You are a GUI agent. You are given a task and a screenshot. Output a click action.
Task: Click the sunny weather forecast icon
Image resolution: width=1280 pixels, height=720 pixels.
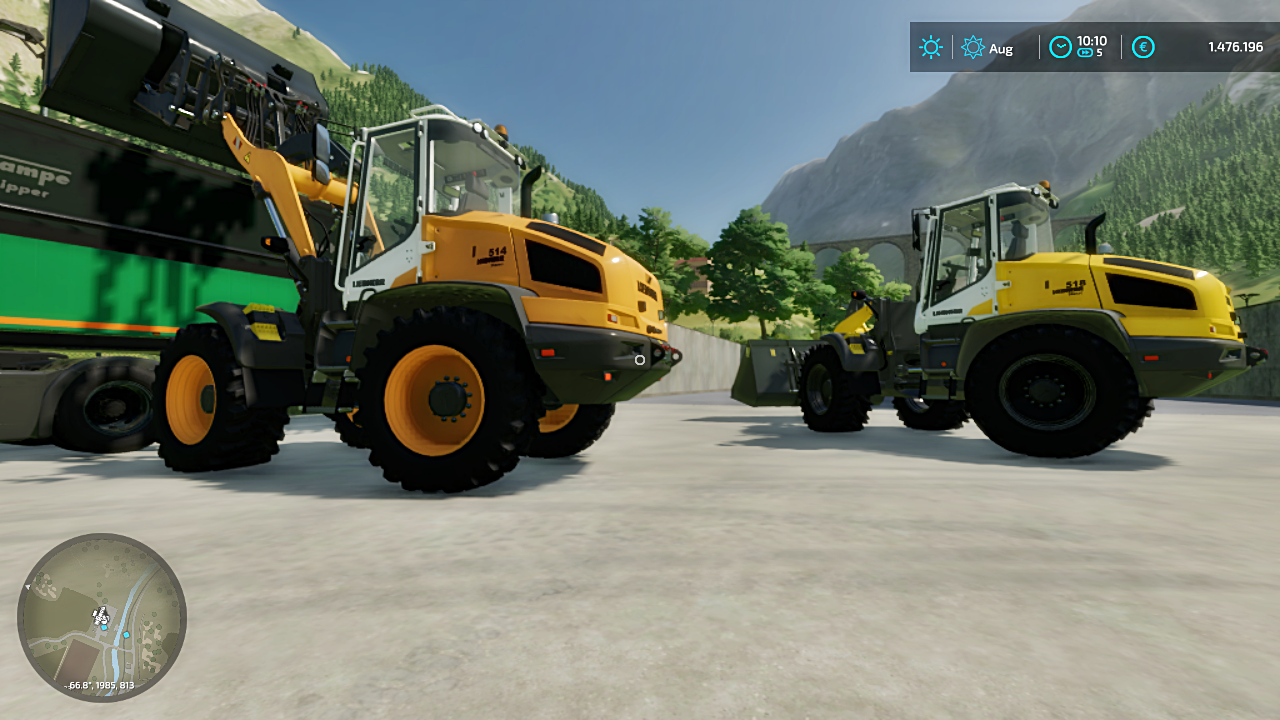931,47
